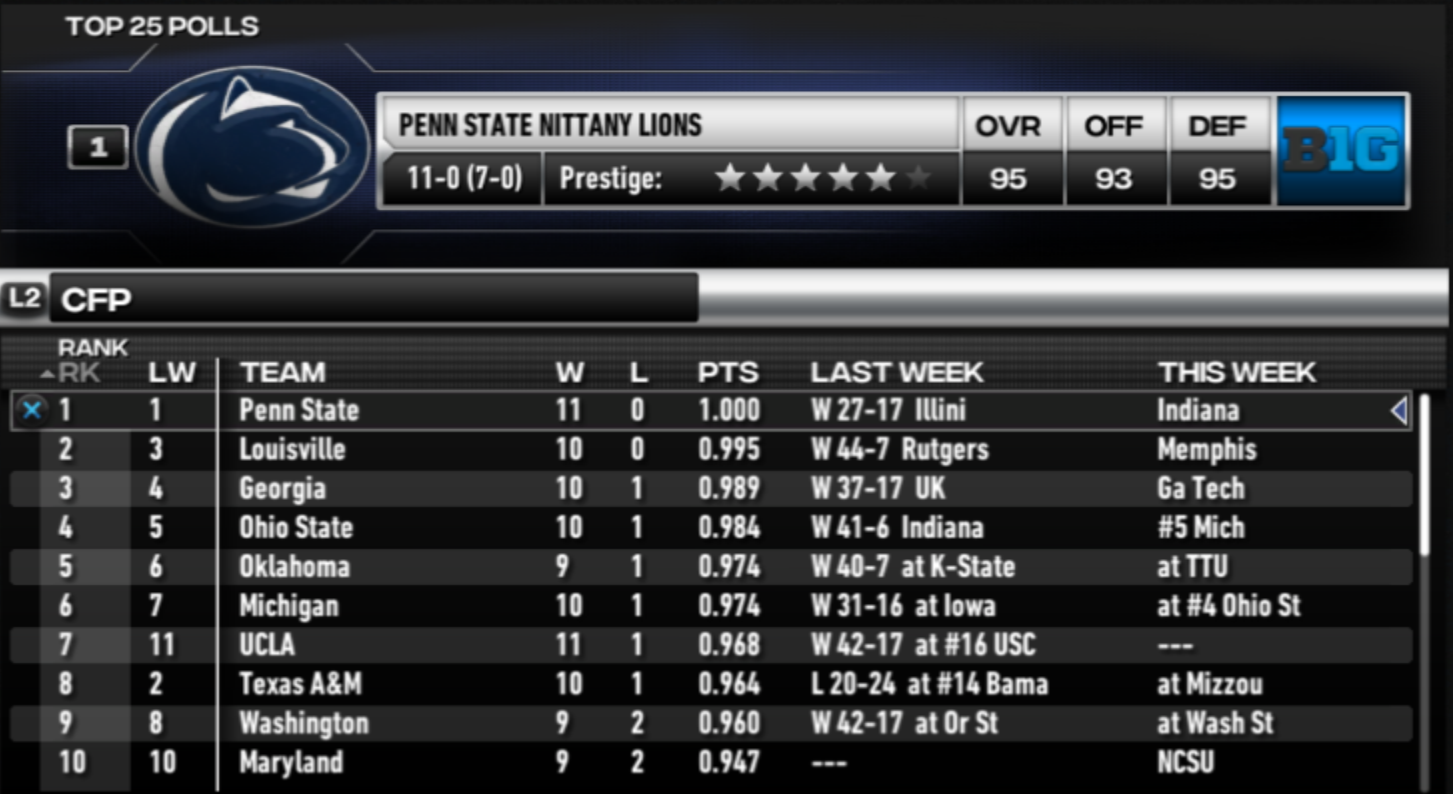Screen dimensions: 1453x794
Task: Sort the list by TEAM header
Action: 283,373
